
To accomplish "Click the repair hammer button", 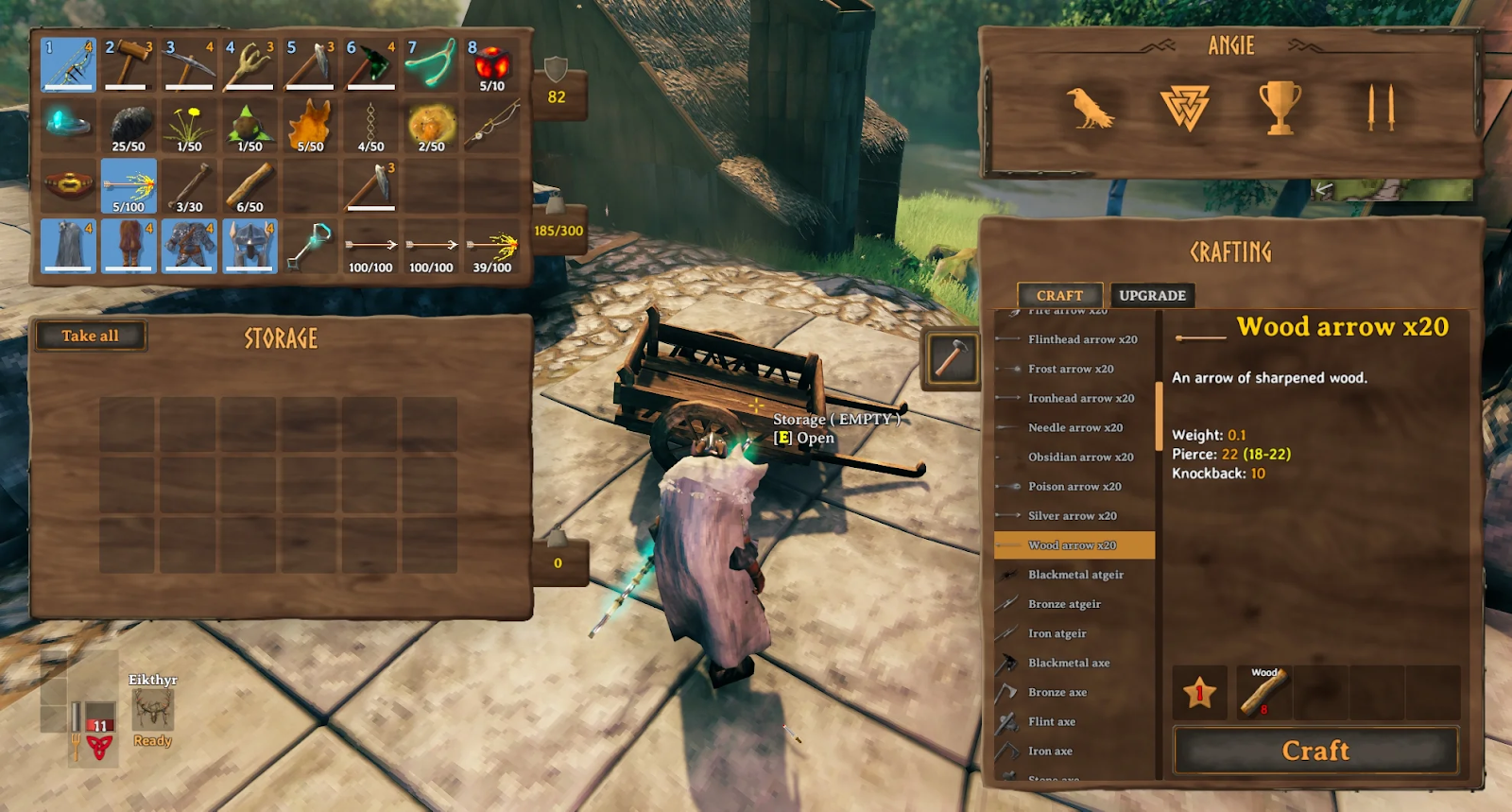I will 950,358.
